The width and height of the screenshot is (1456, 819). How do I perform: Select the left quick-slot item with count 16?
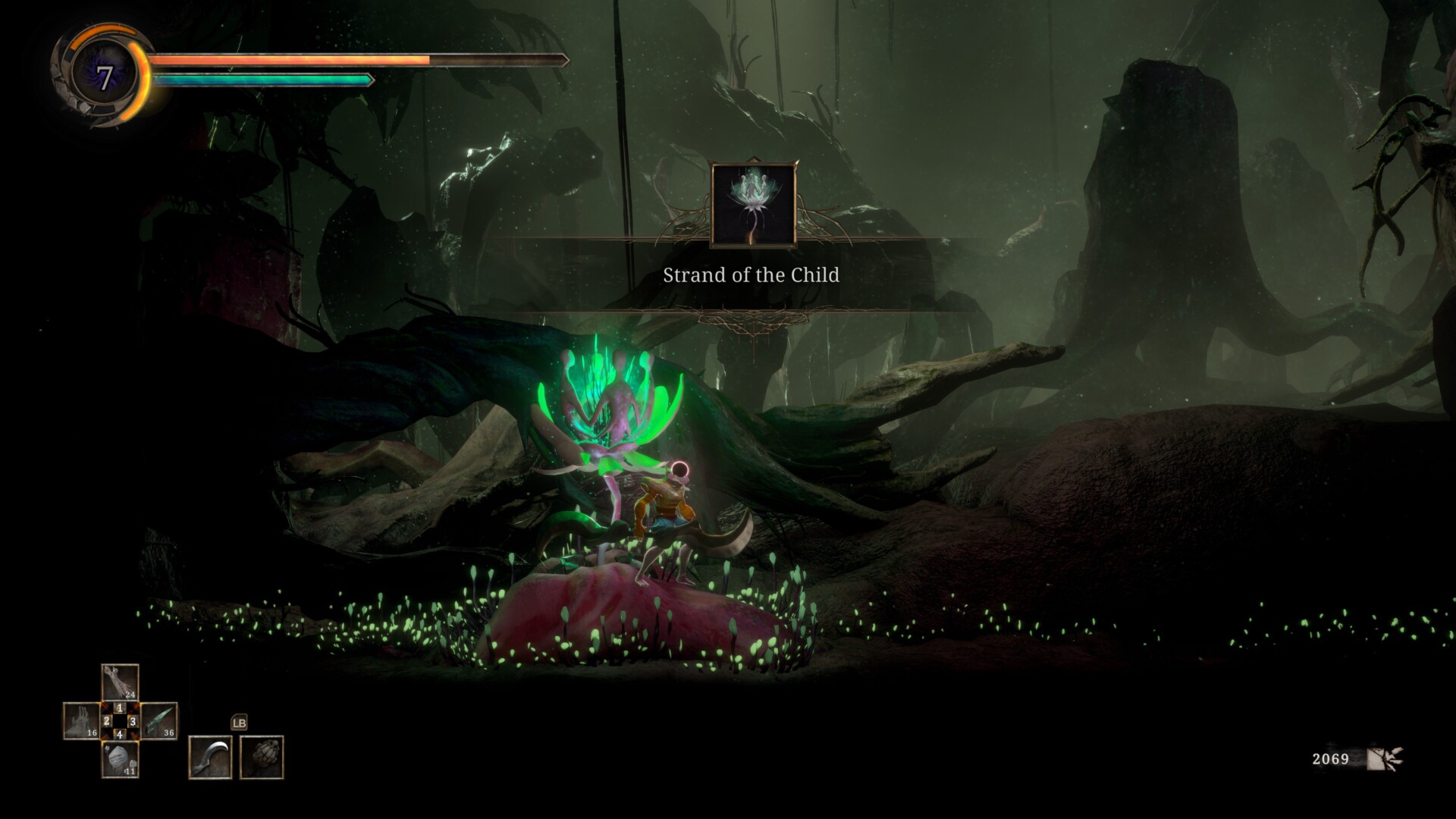pyautogui.click(x=81, y=720)
